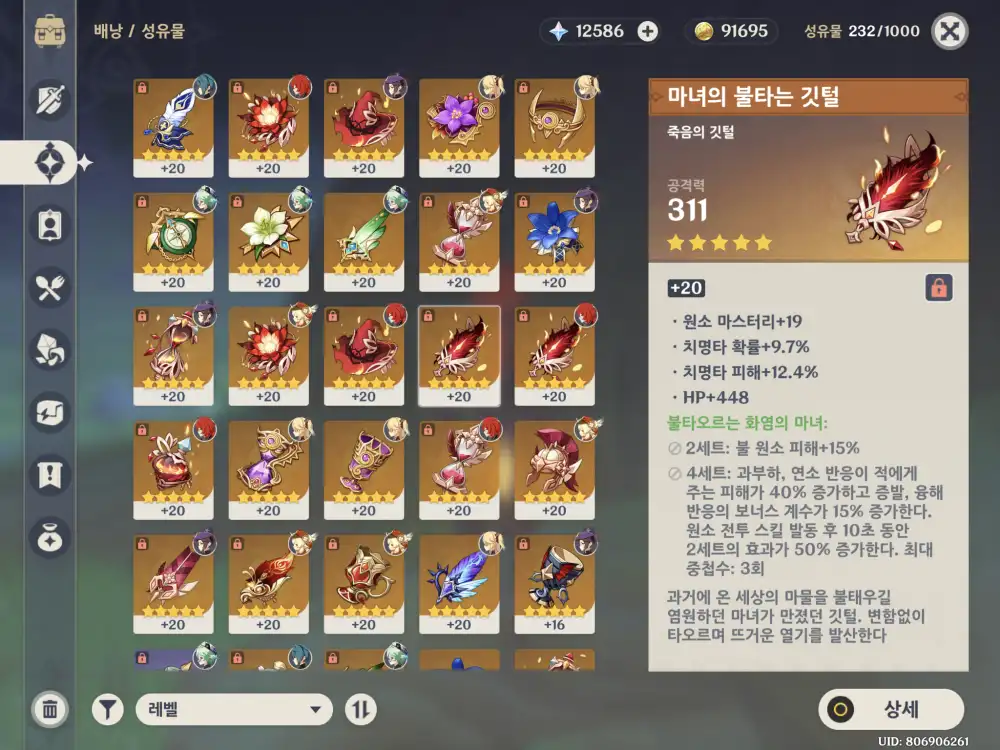Viewport: 1000px width, 750px height.
Task: Toggle the lock on the selected artifact
Action: pos(938,288)
